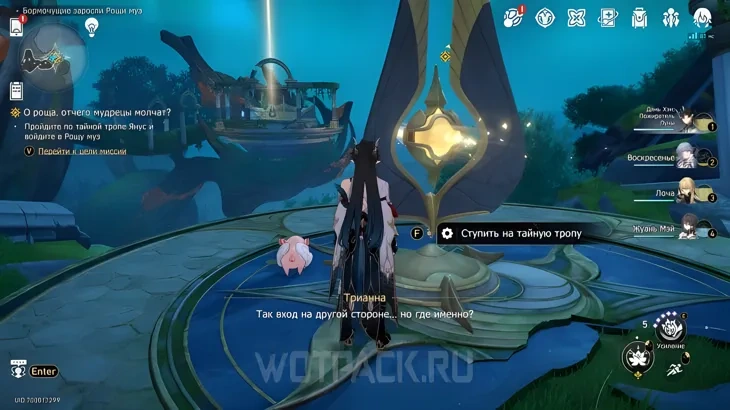730x410 pixels.
Task: Open the four-pointed star warp icon
Action: (x=576, y=17)
